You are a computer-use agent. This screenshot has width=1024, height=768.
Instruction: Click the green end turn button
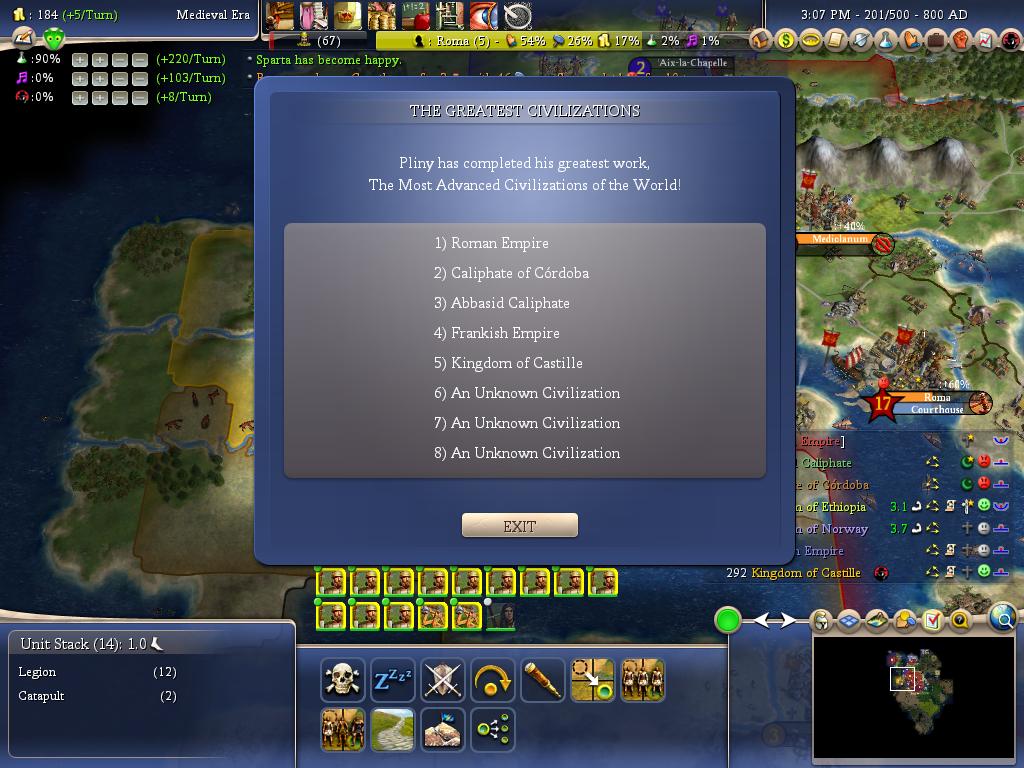(x=728, y=620)
